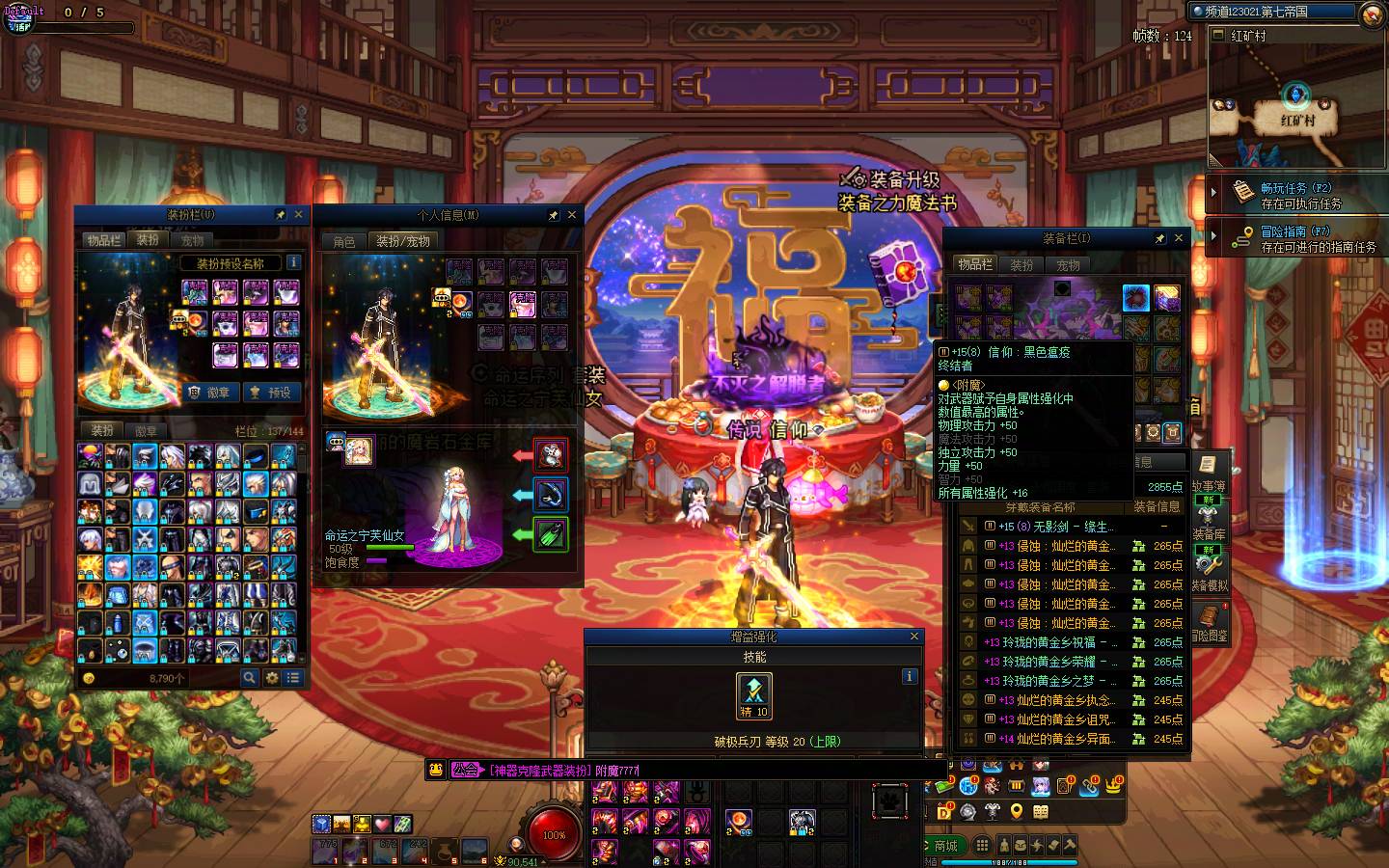
Task: Open the 冒险指南 adventure guide entry
Action: click(1295, 238)
